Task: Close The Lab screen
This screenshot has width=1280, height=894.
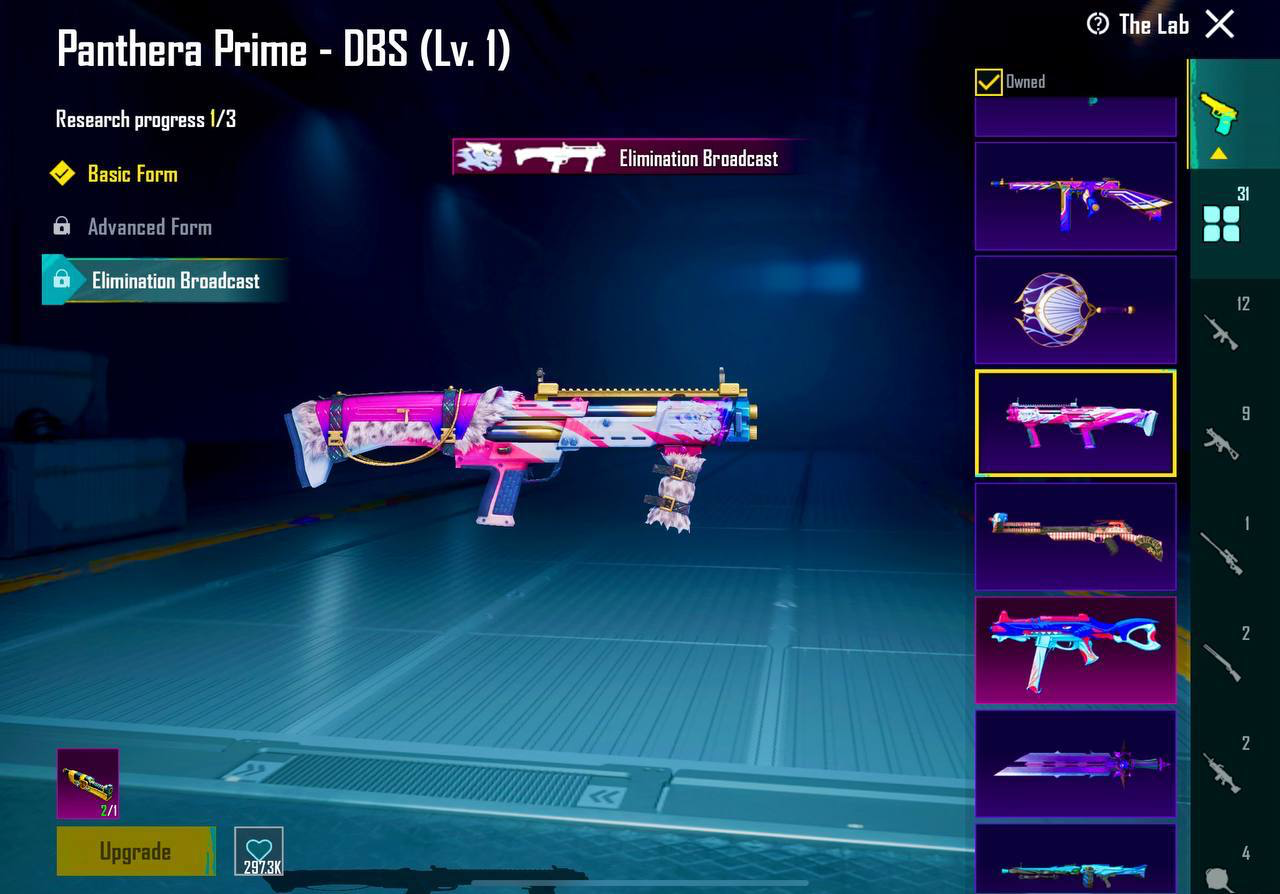Action: [x=1219, y=24]
